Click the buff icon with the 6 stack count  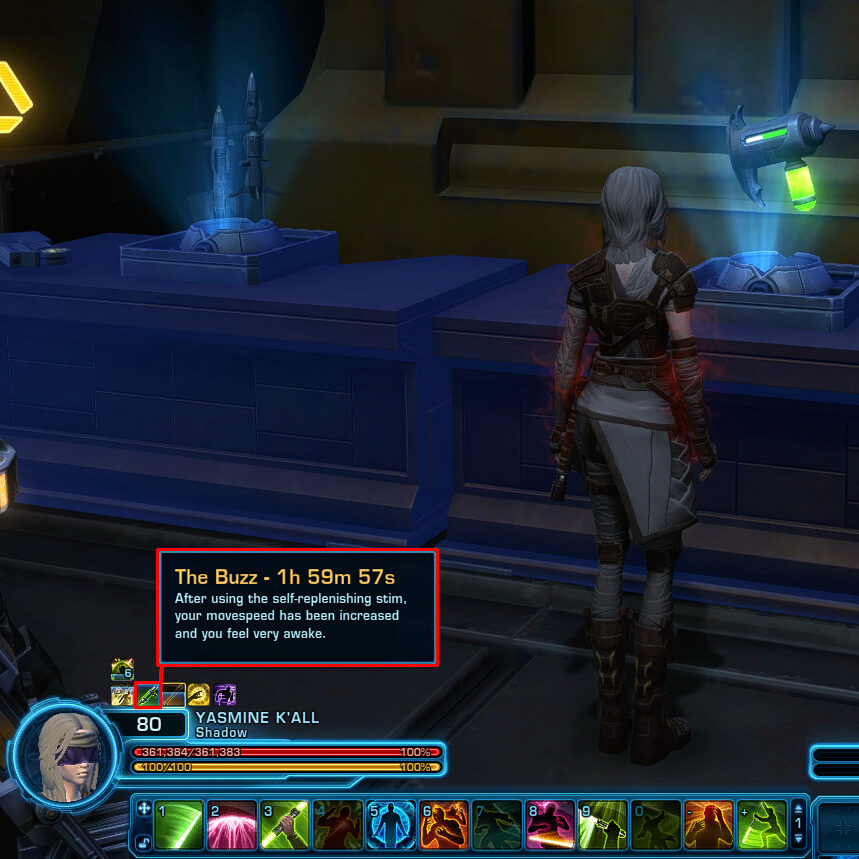[x=122, y=670]
